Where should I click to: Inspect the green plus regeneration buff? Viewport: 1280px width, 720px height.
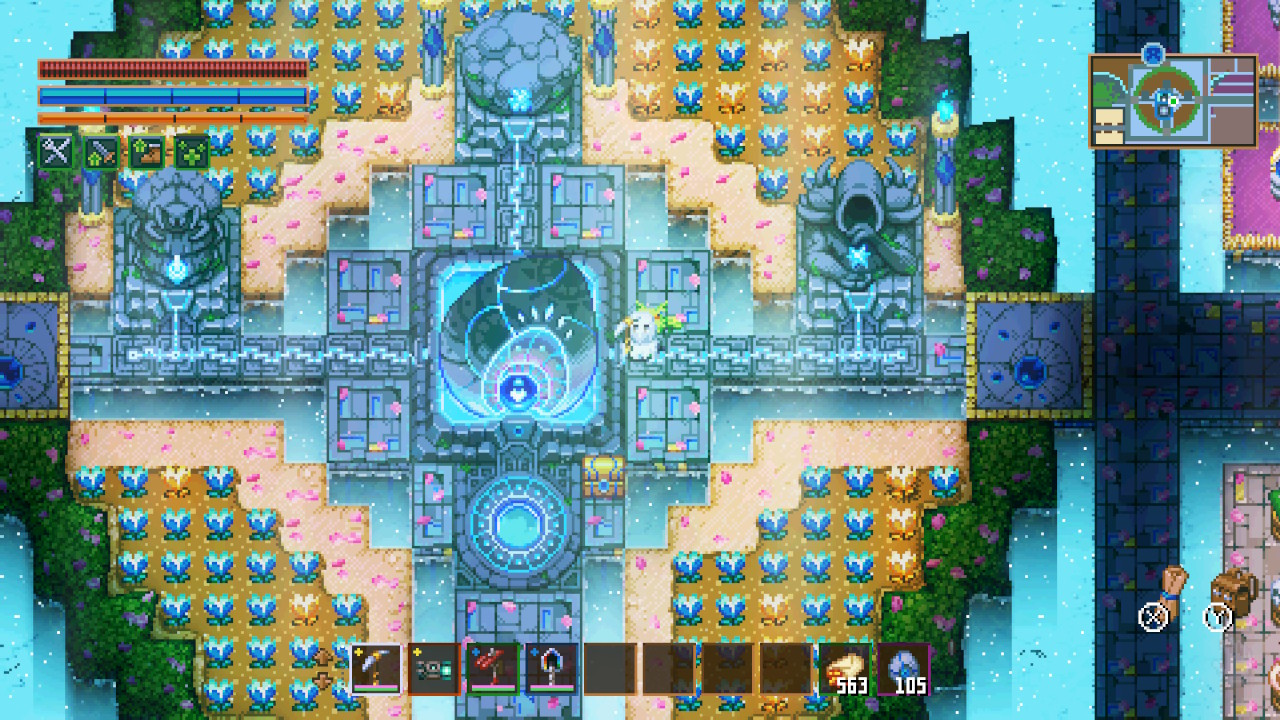click(193, 152)
